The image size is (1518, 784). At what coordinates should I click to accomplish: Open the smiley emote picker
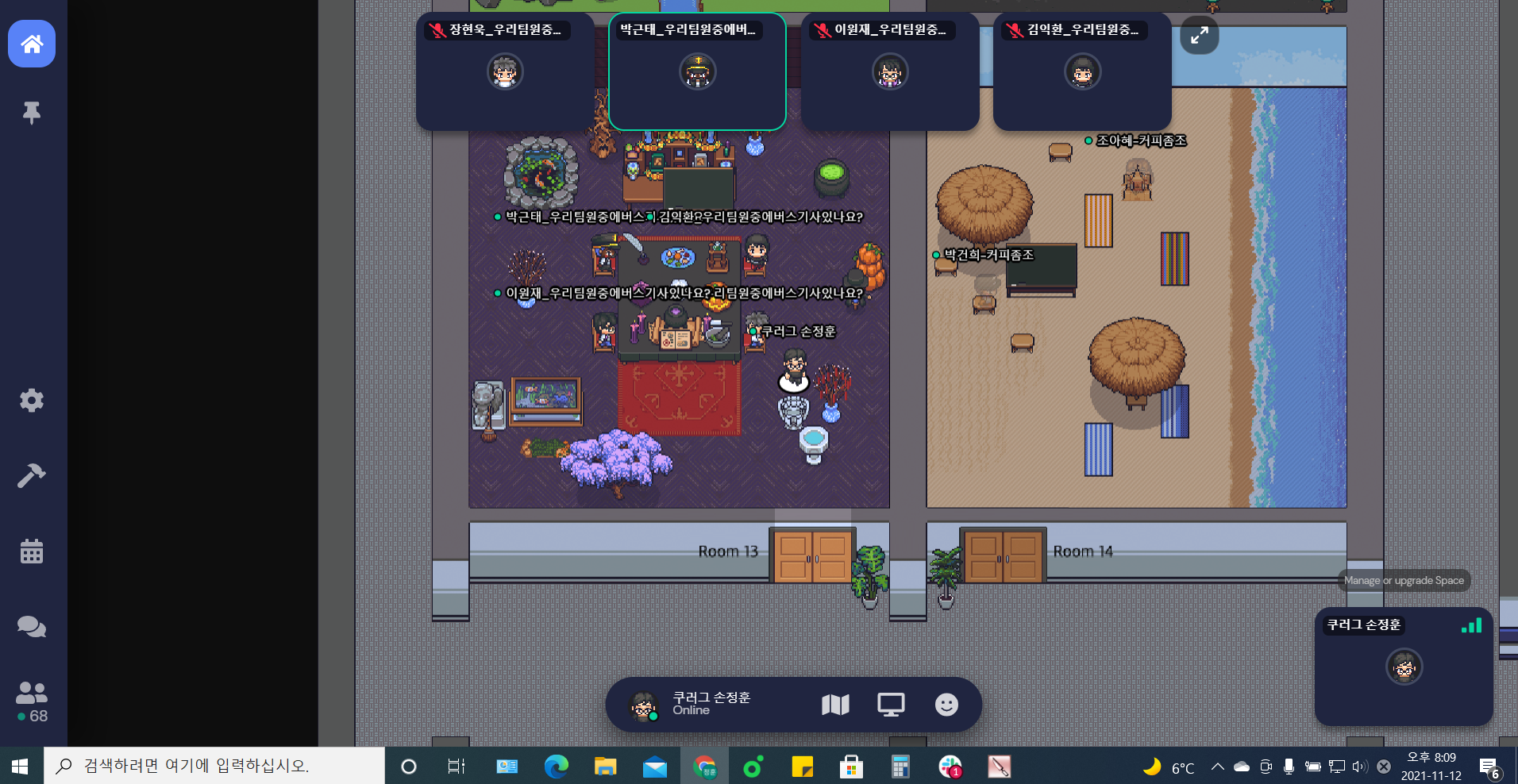(x=946, y=705)
